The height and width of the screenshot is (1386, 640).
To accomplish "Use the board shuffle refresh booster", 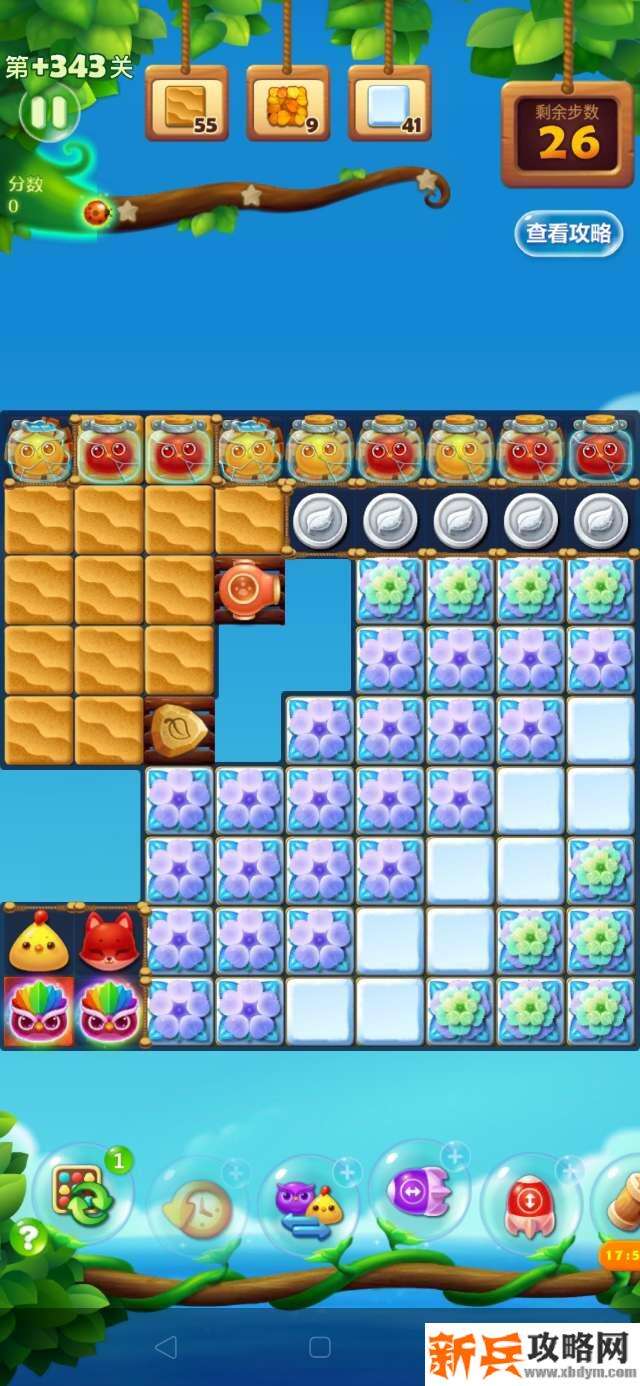I will [82, 1194].
